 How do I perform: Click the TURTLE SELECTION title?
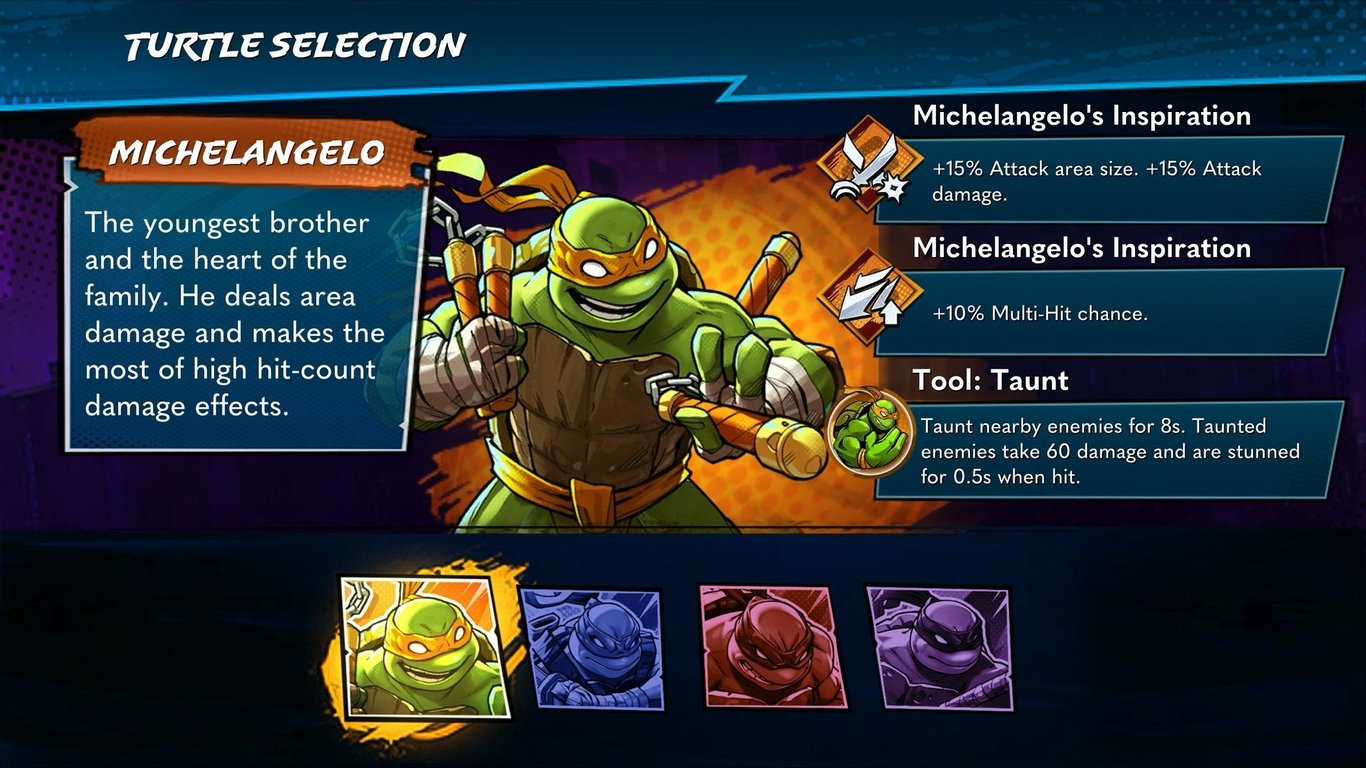coord(291,44)
